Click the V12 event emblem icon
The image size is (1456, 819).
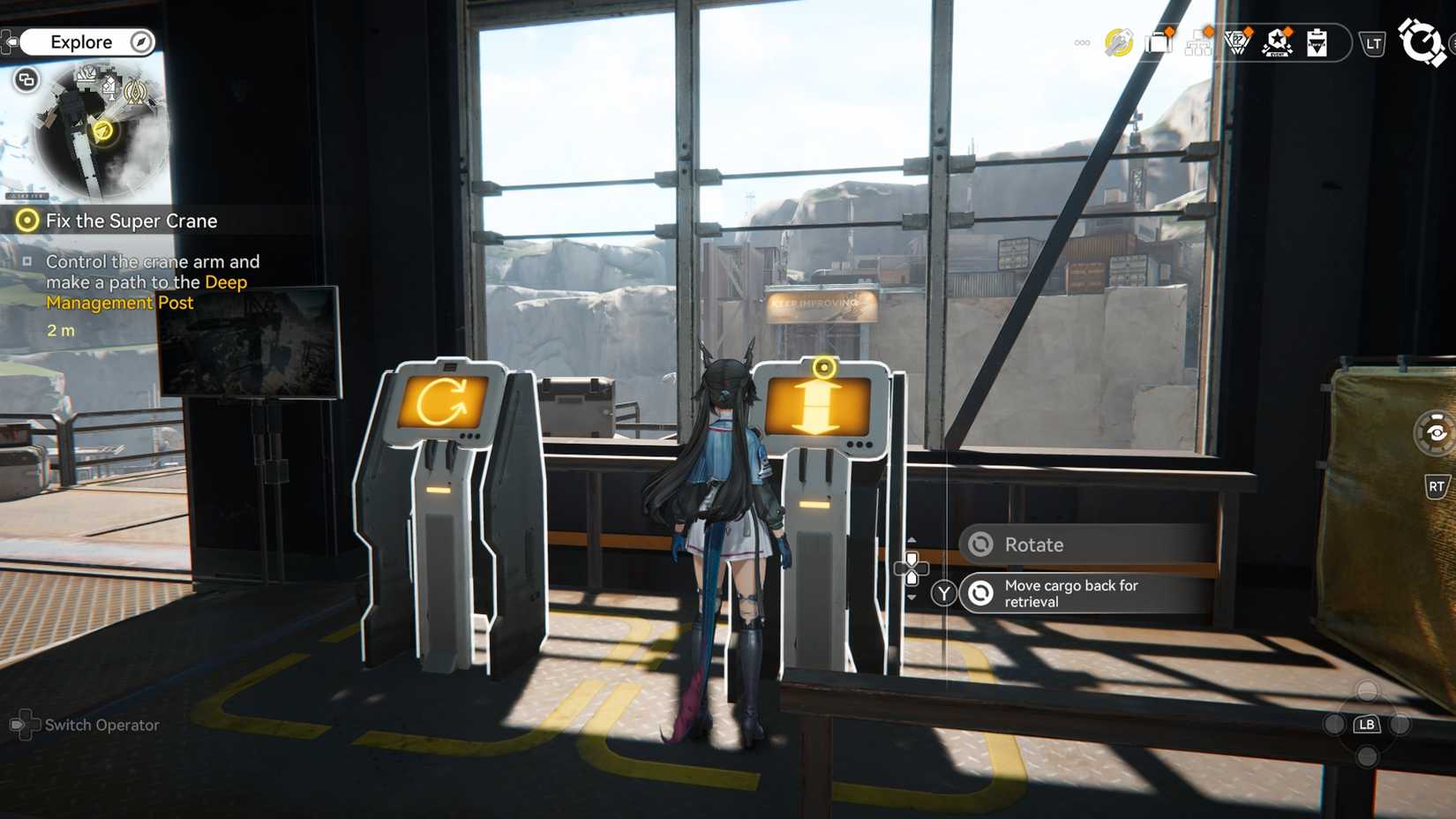click(1237, 42)
